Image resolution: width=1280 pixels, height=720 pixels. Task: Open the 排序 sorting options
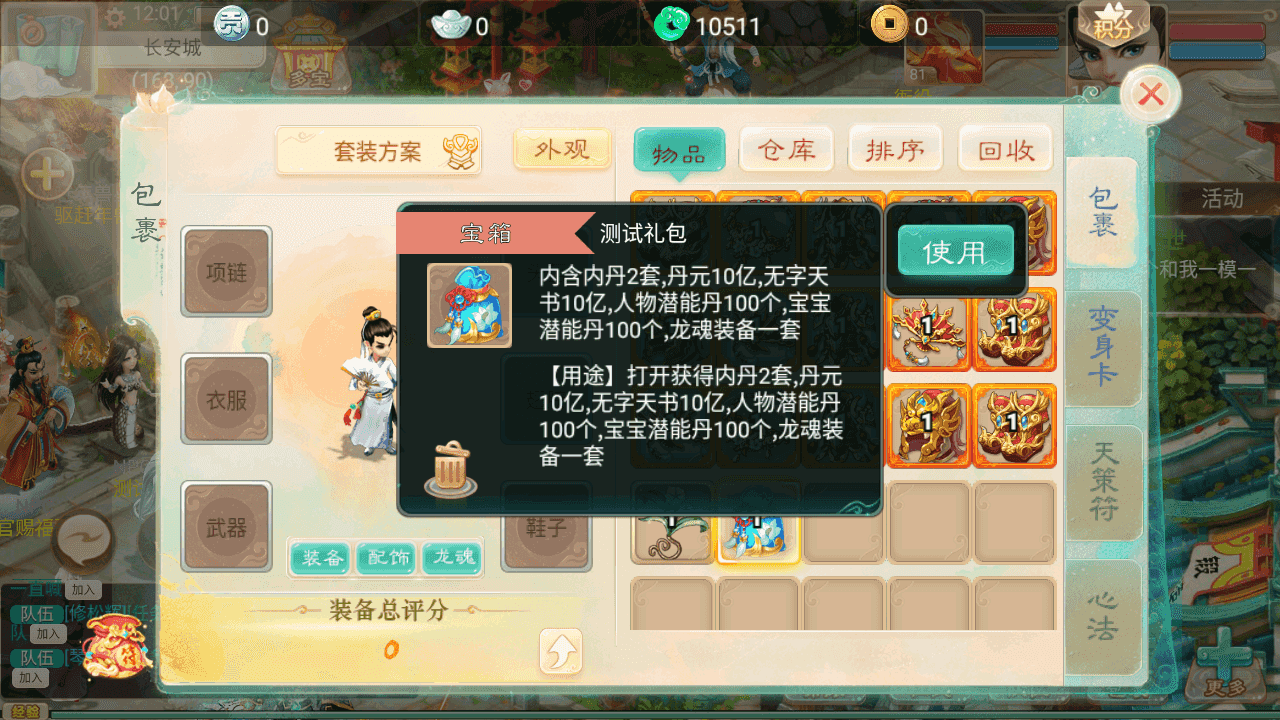(x=895, y=149)
